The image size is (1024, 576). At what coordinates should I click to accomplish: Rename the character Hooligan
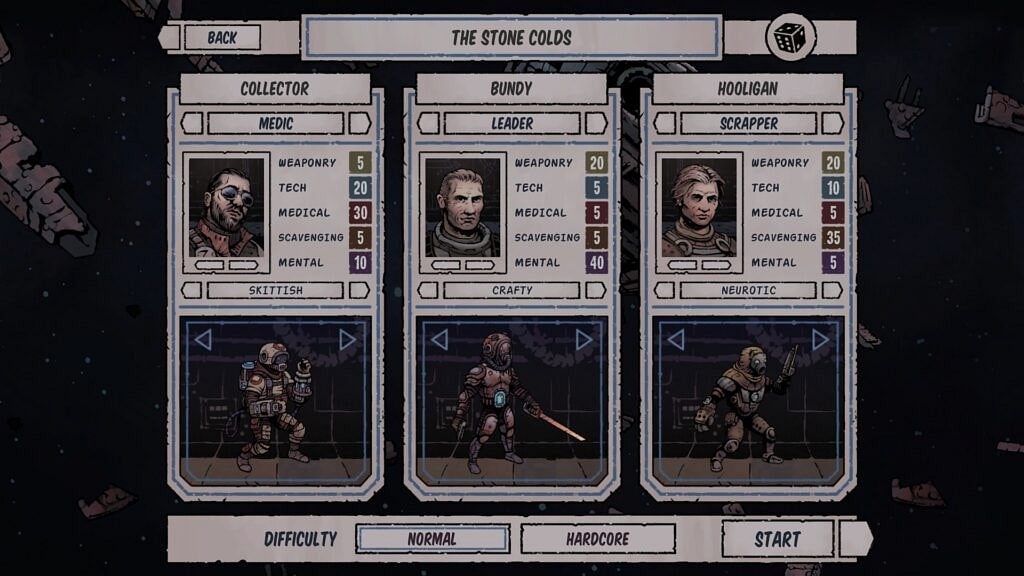coord(747,88)
